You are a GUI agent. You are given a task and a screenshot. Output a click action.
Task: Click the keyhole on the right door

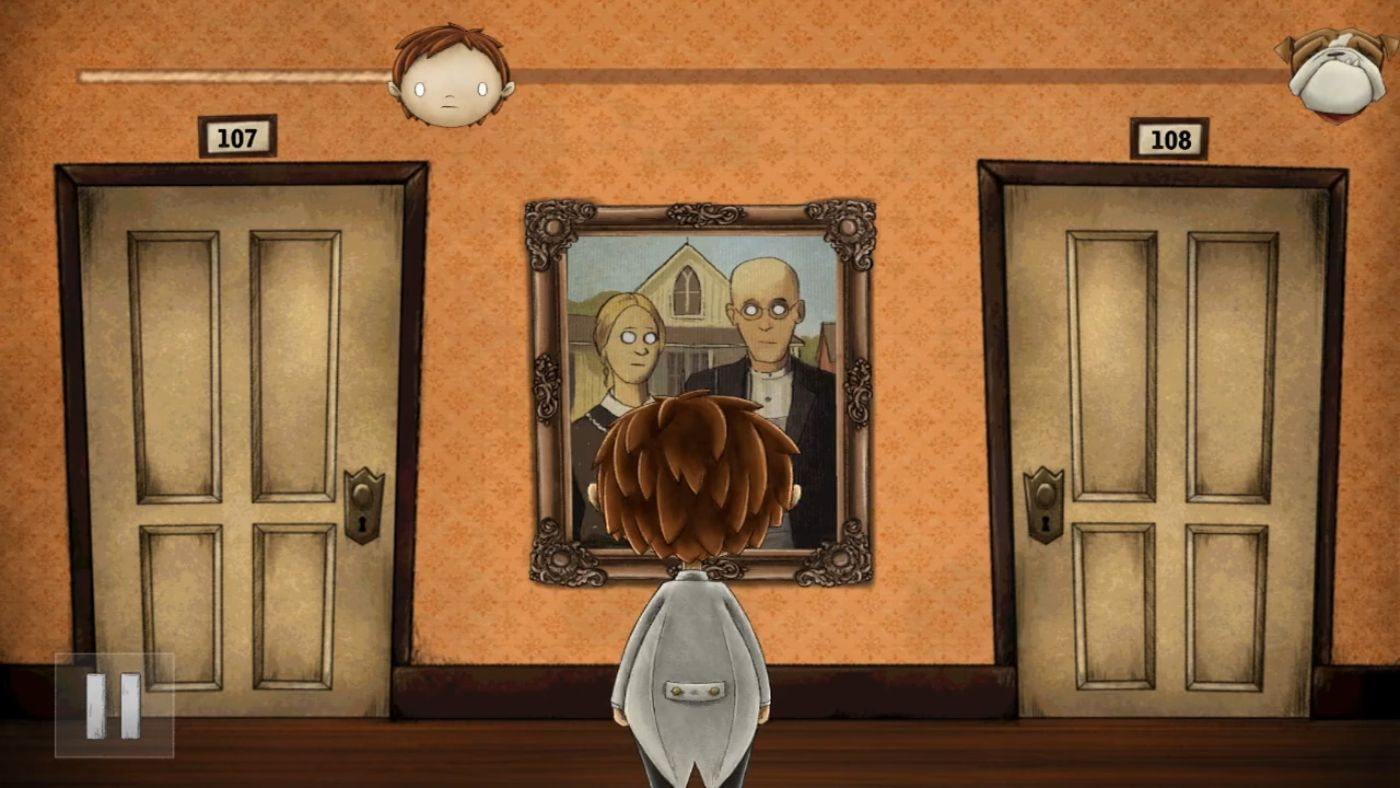1043,524
